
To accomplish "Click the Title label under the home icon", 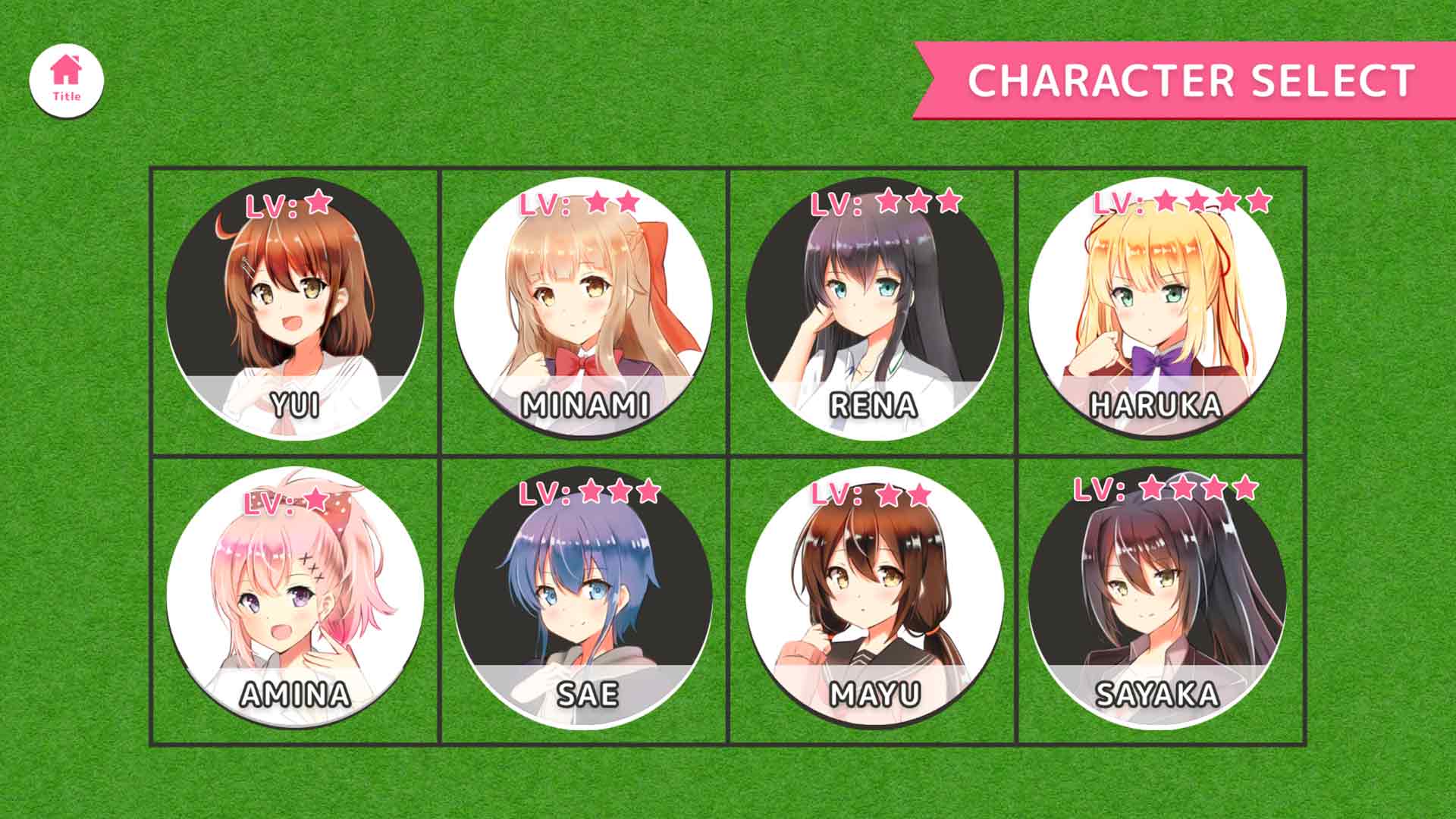I will (x=65, y=96).
